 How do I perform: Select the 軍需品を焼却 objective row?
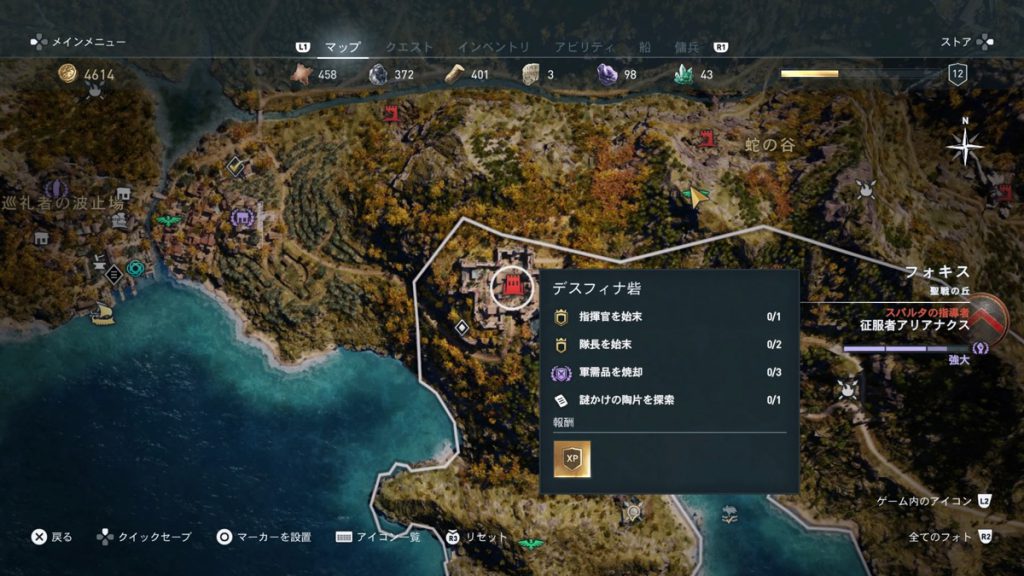point(668,372)
